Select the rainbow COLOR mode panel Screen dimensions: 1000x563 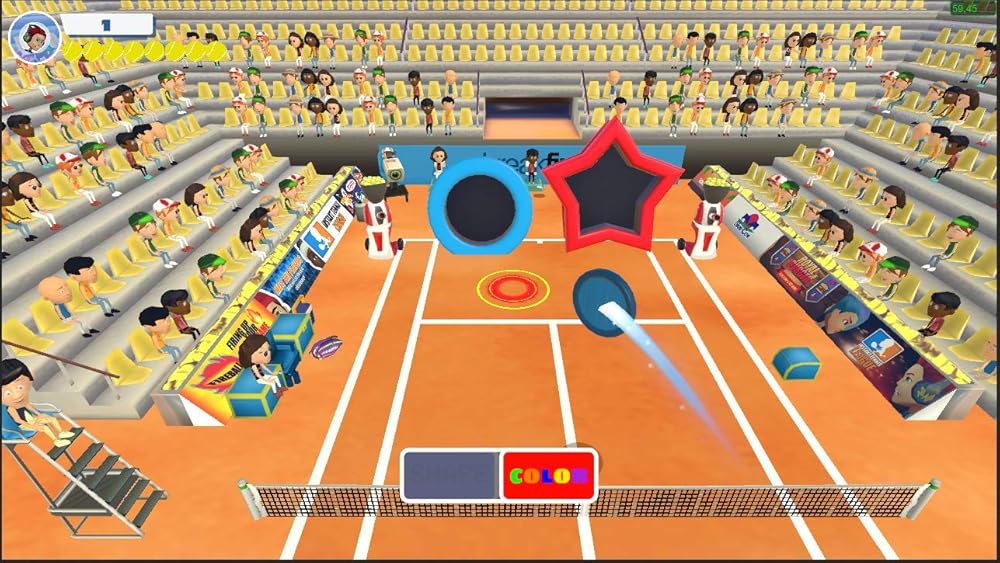click(548, 475)
